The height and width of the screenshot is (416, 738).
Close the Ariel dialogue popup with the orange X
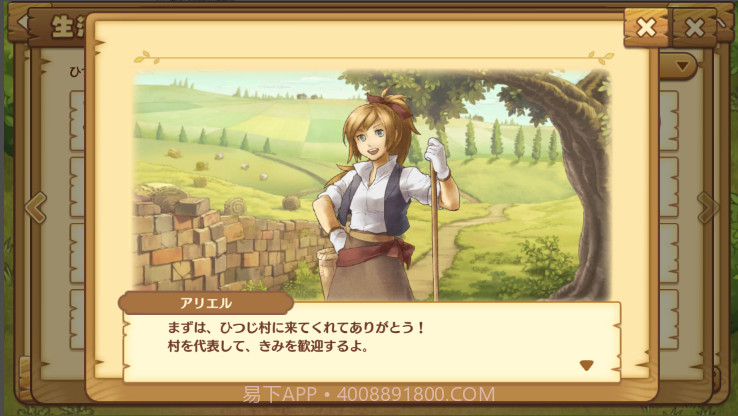(x=646, y=27)
